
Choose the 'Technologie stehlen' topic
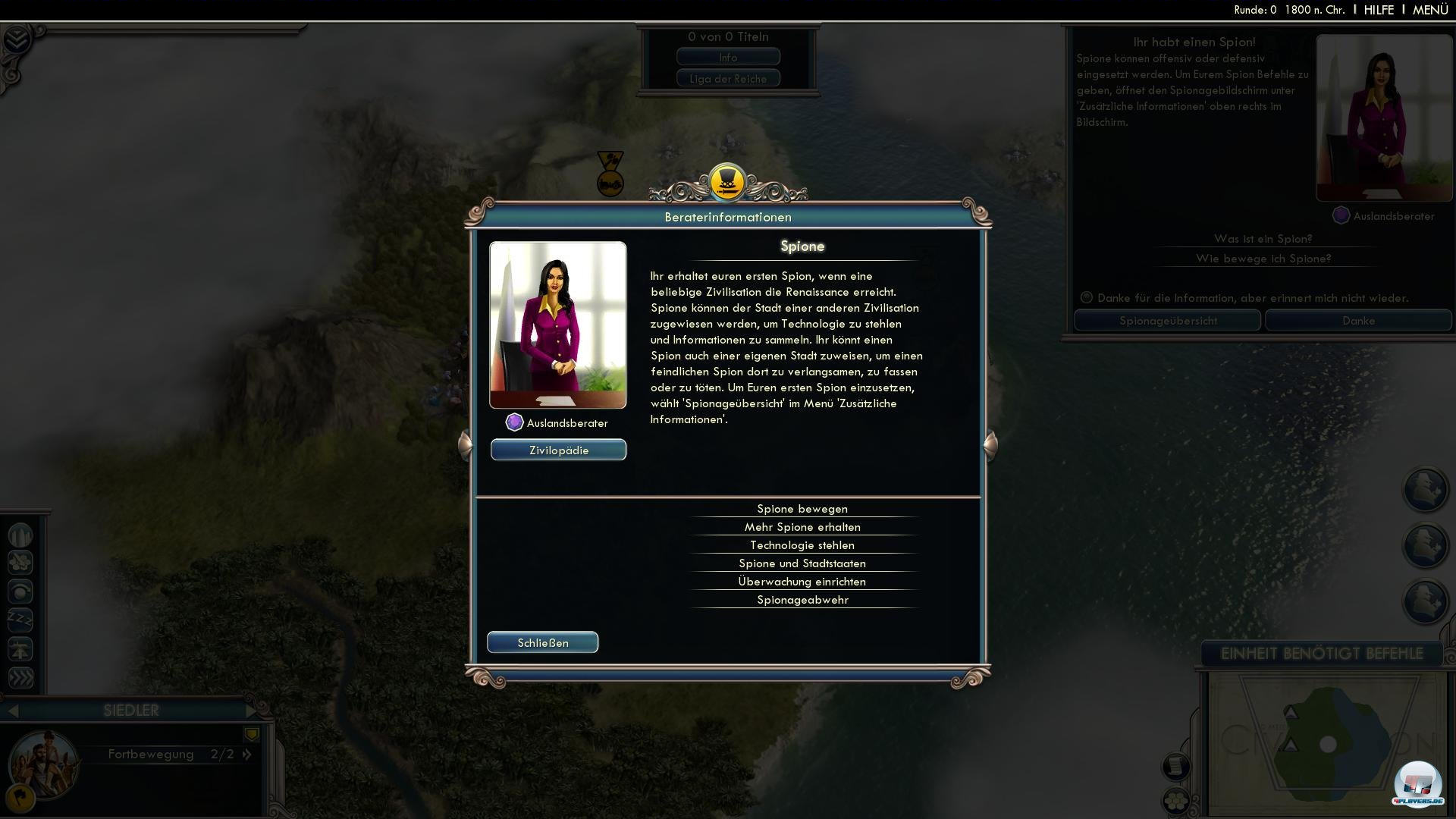(802, 545)
